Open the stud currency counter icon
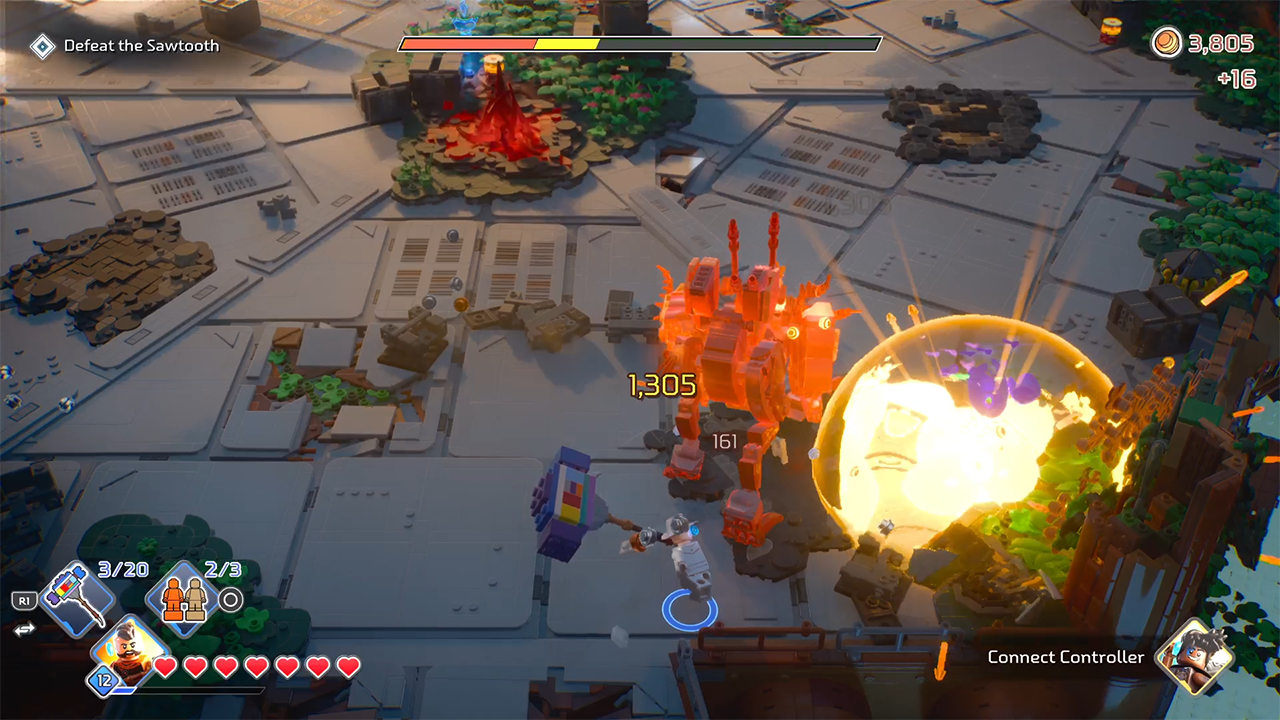This screenshot has height=720, width=1280. (x=1167, y=43)
